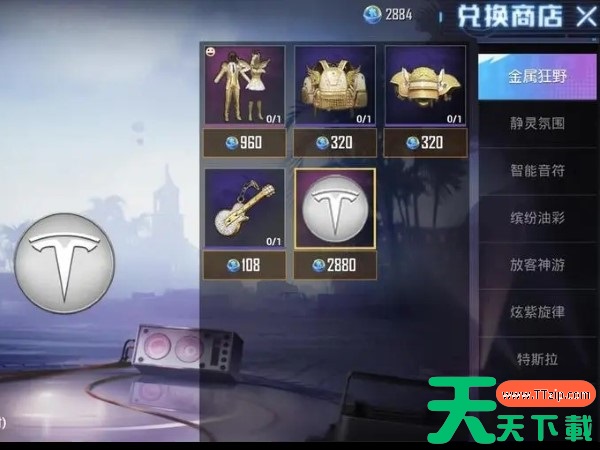Close the exchange shop window

tap(585, 16)
